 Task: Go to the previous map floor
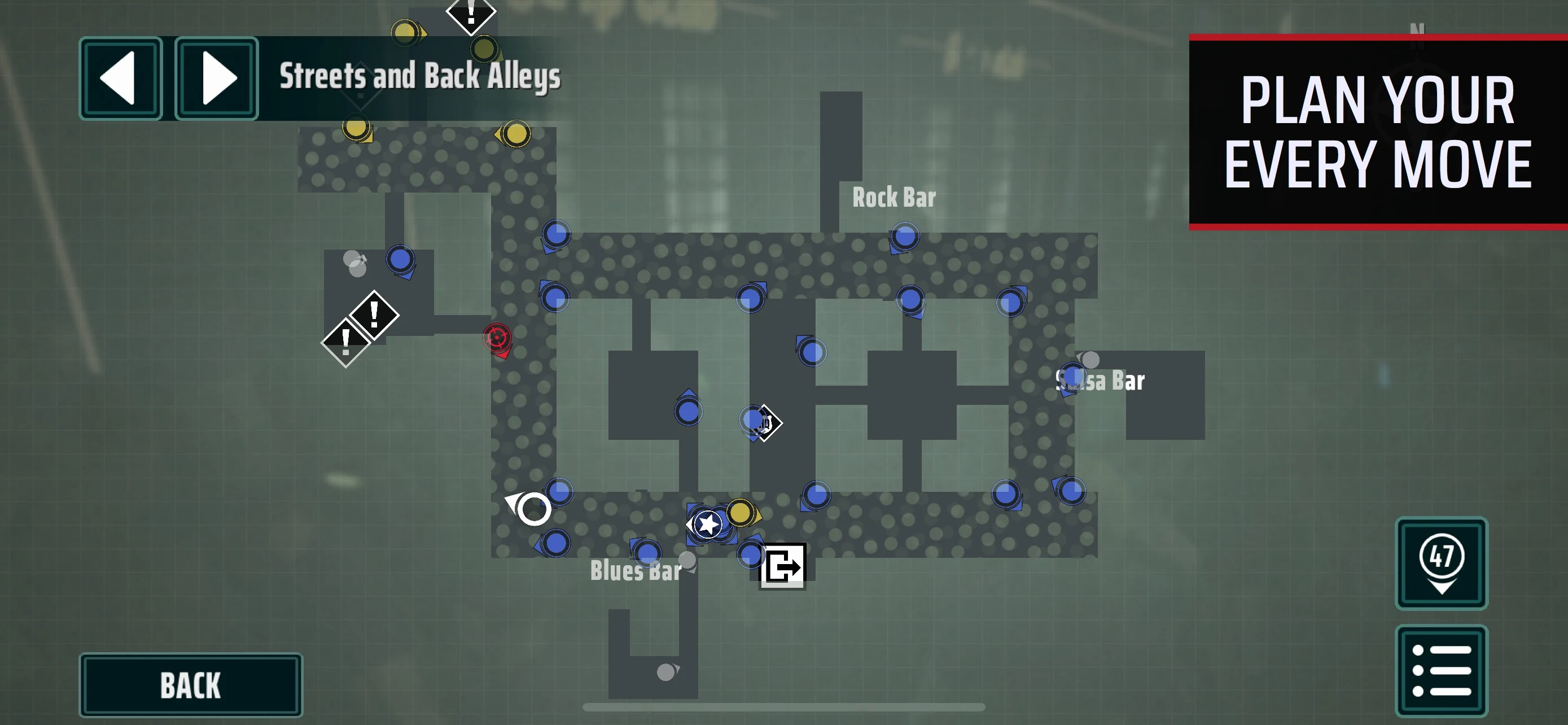tap(121, 78)
